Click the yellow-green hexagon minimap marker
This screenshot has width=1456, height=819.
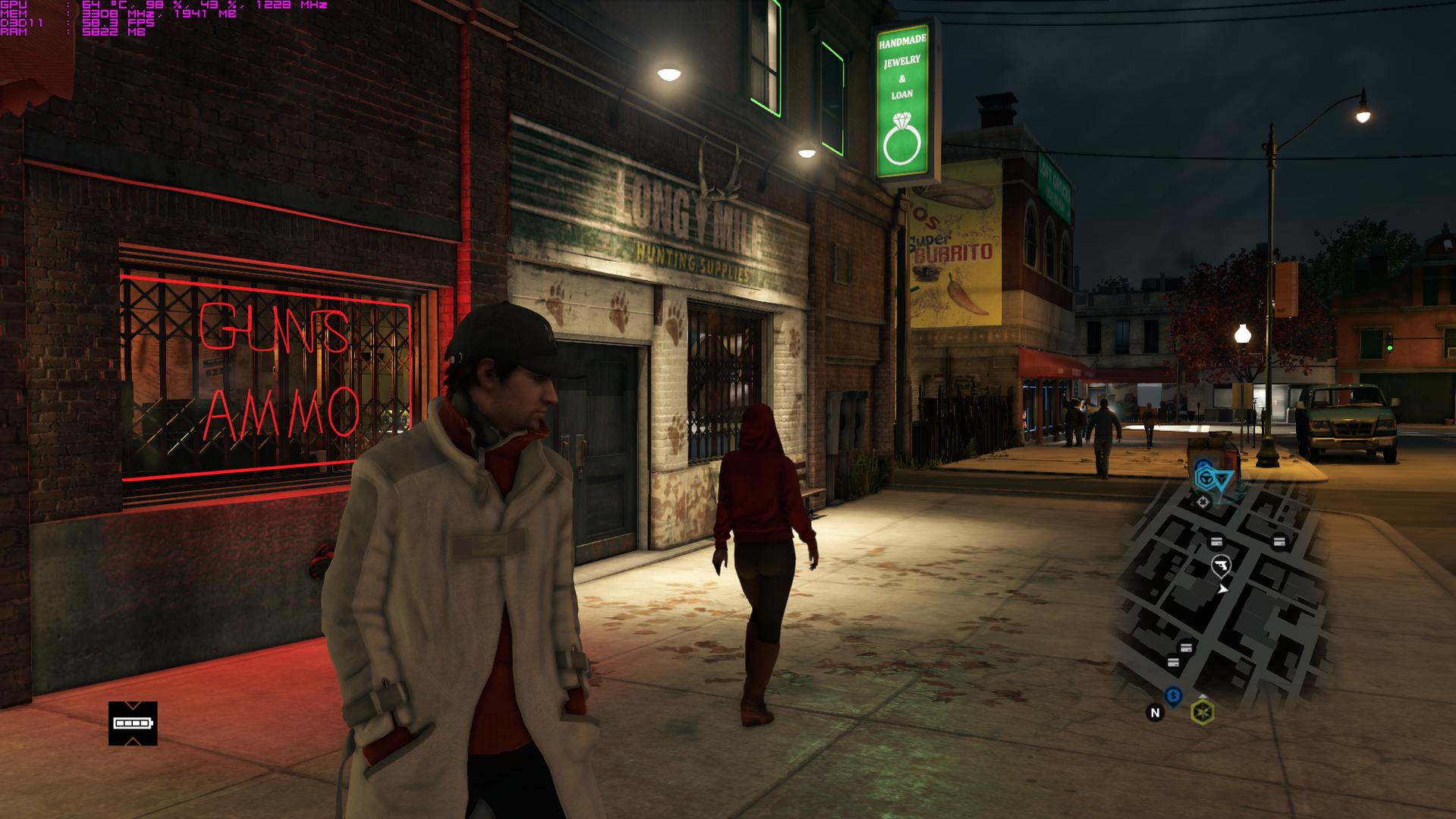click(1202, 712)
